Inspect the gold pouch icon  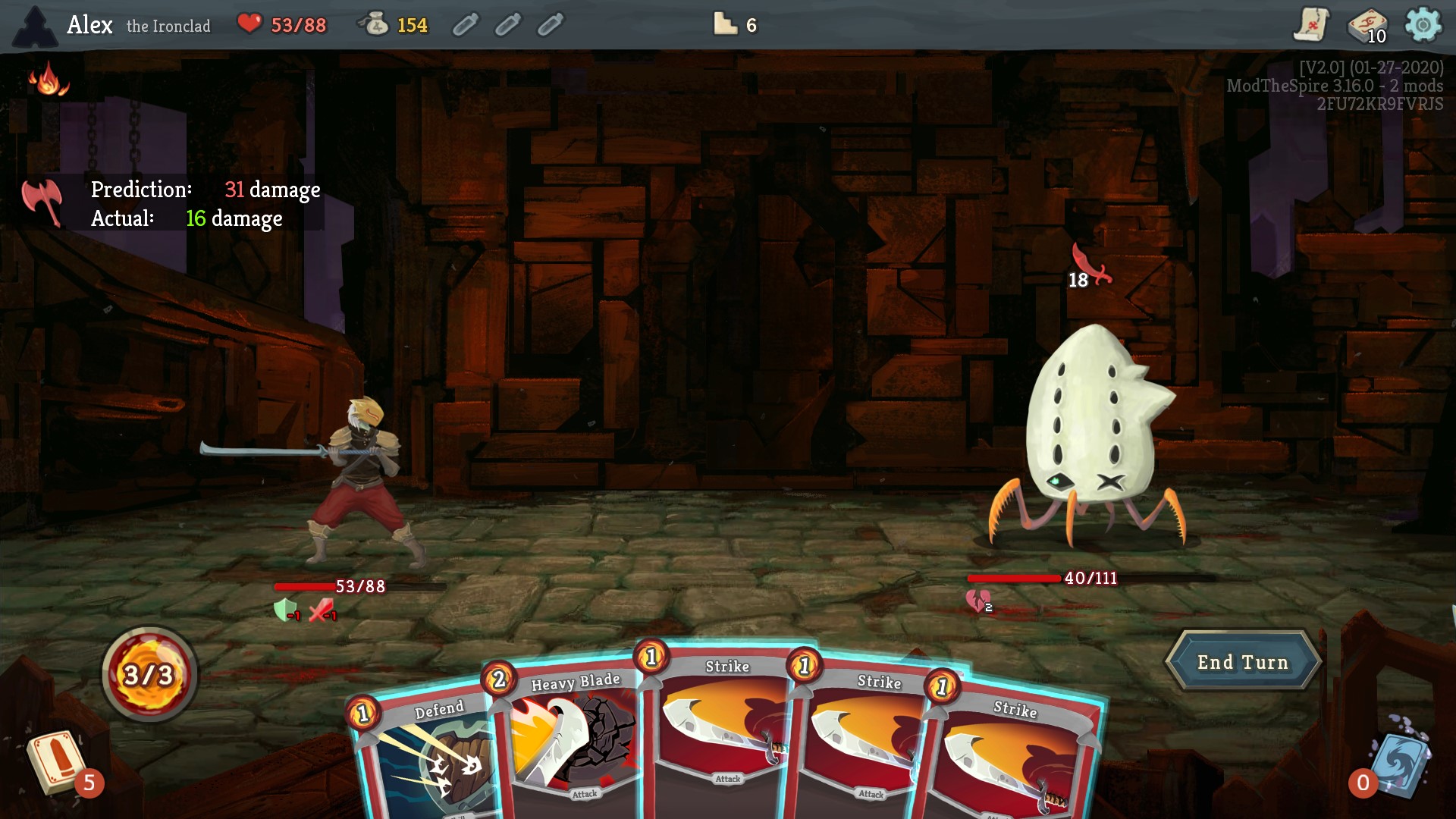(374, 25)
